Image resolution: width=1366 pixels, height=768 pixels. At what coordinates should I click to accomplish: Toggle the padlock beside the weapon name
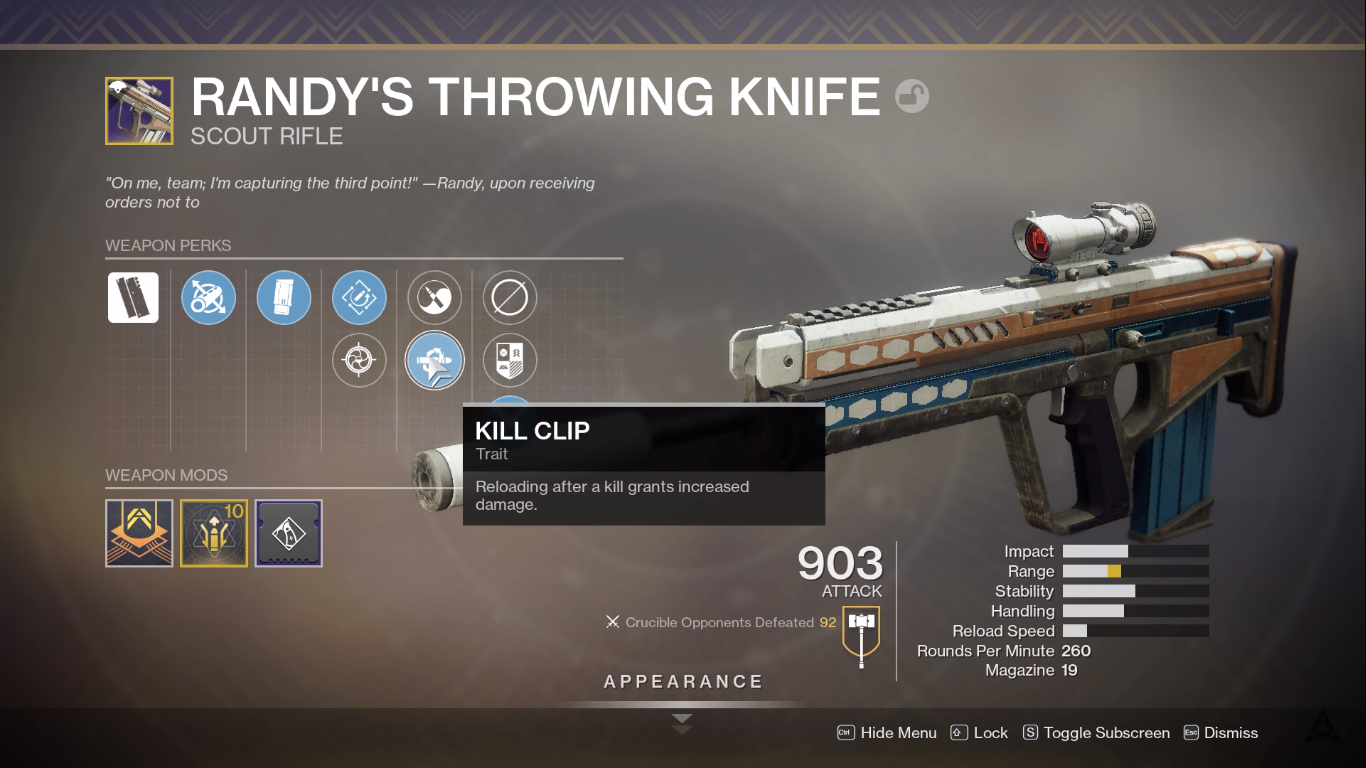point(913,97)
